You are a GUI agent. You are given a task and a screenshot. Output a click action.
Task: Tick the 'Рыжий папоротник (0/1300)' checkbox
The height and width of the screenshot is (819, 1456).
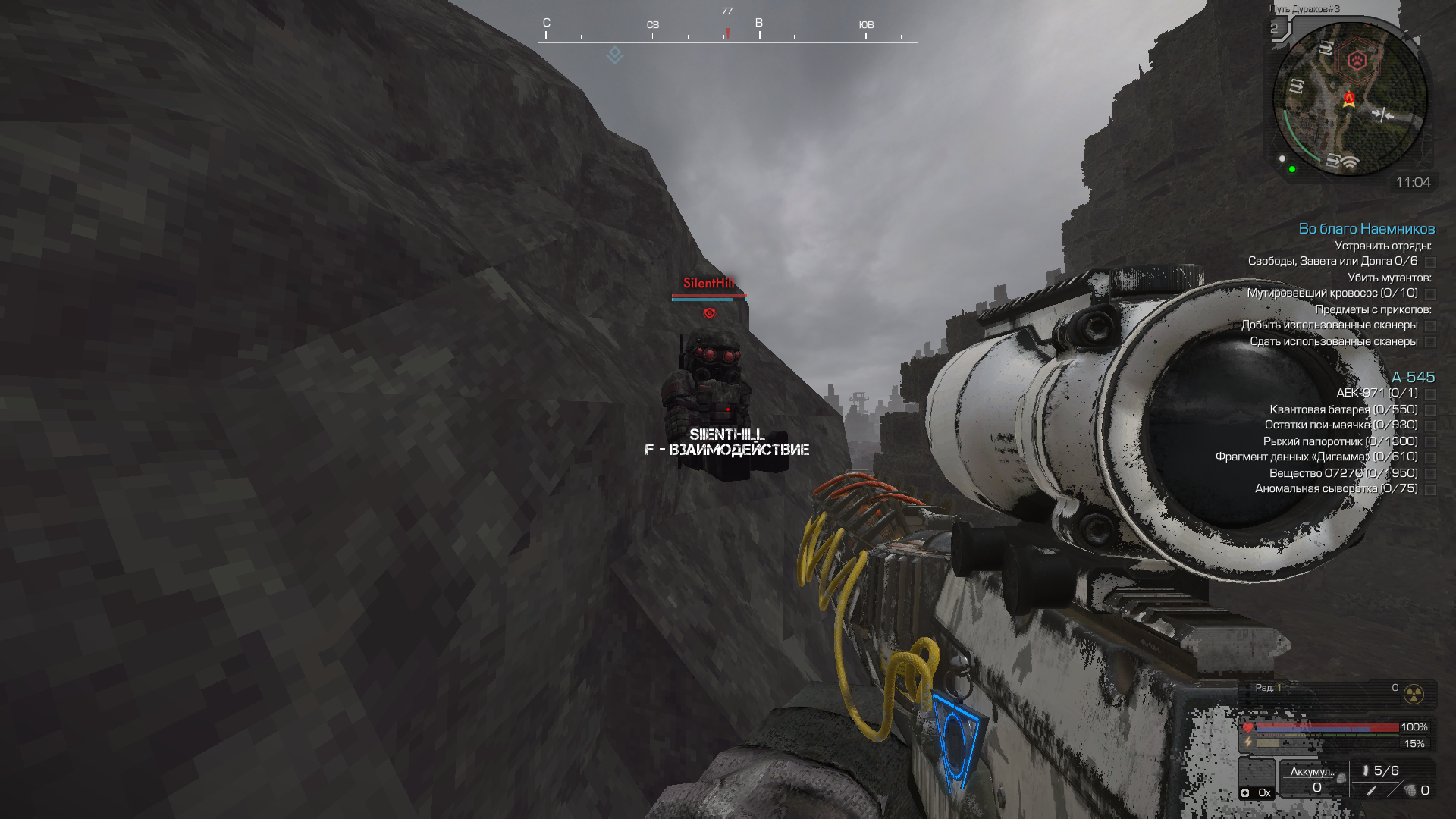[x=1430, y=442]
